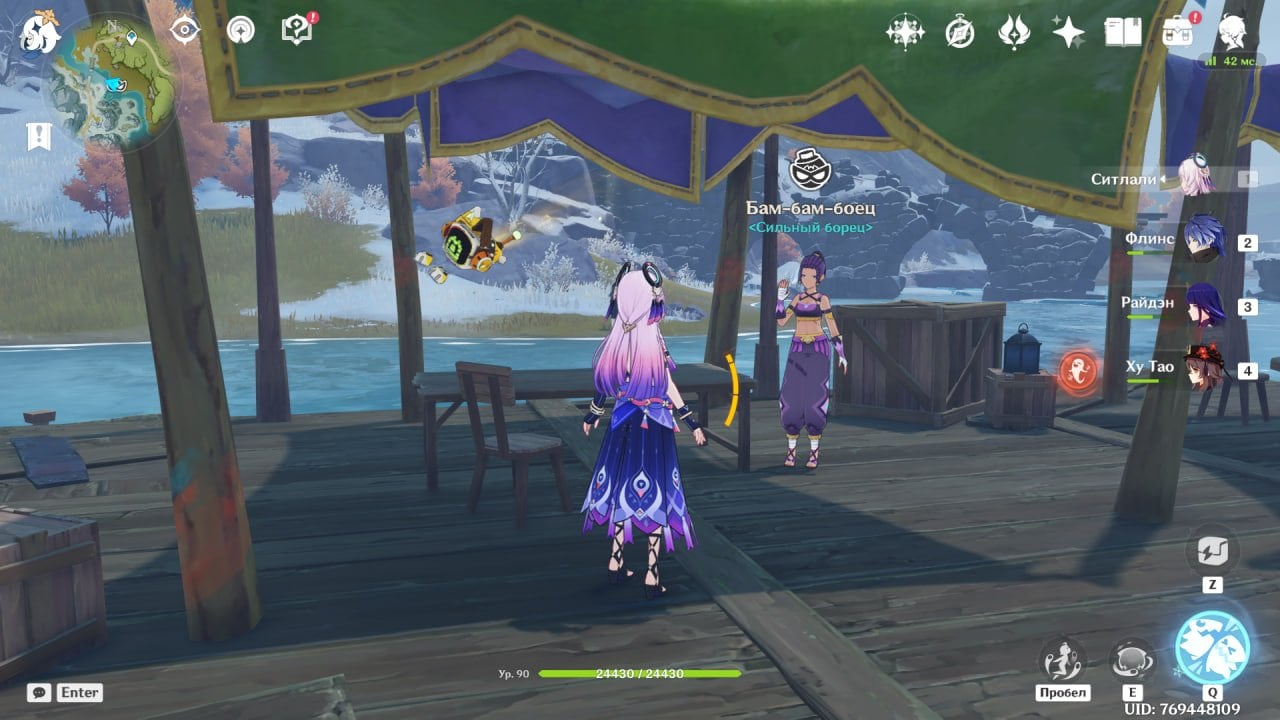The height and width of the screenshot is (720, 1280).
Task: Open the inventory bag icon
Action: 1177,32
